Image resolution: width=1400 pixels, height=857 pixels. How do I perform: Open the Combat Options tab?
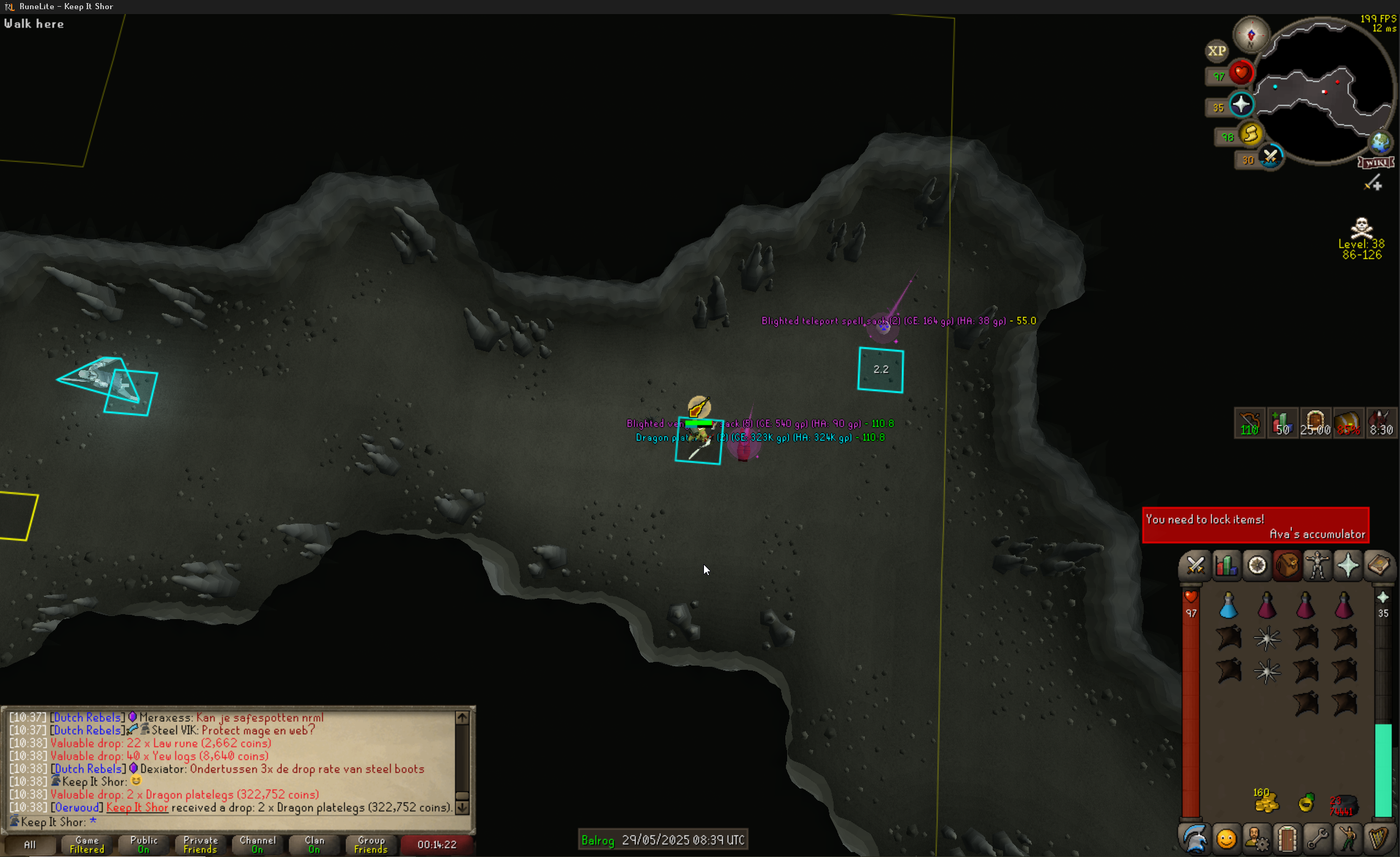pos(1195,566)
